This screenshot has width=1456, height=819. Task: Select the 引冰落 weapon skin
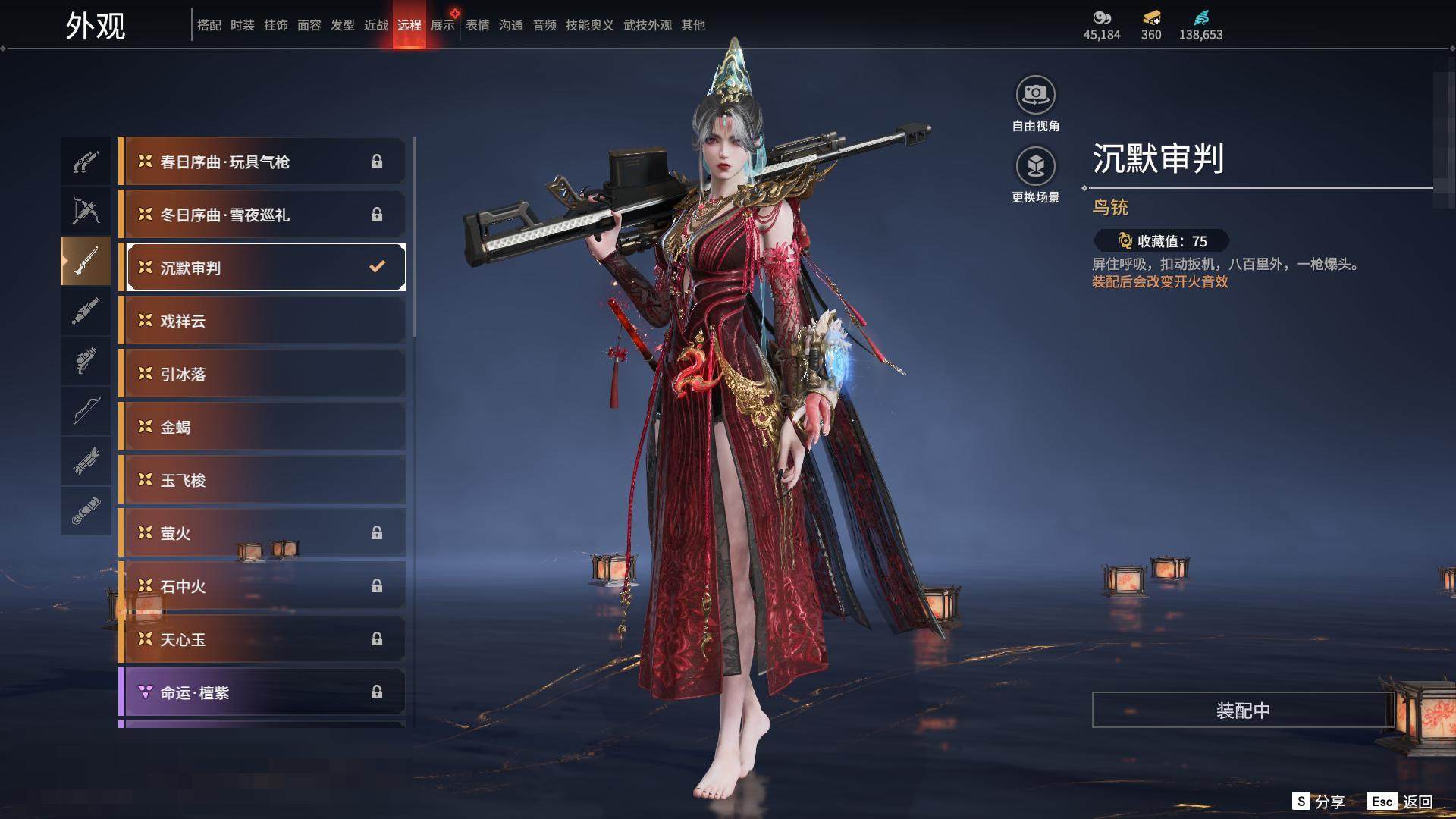tap(262, 374)
